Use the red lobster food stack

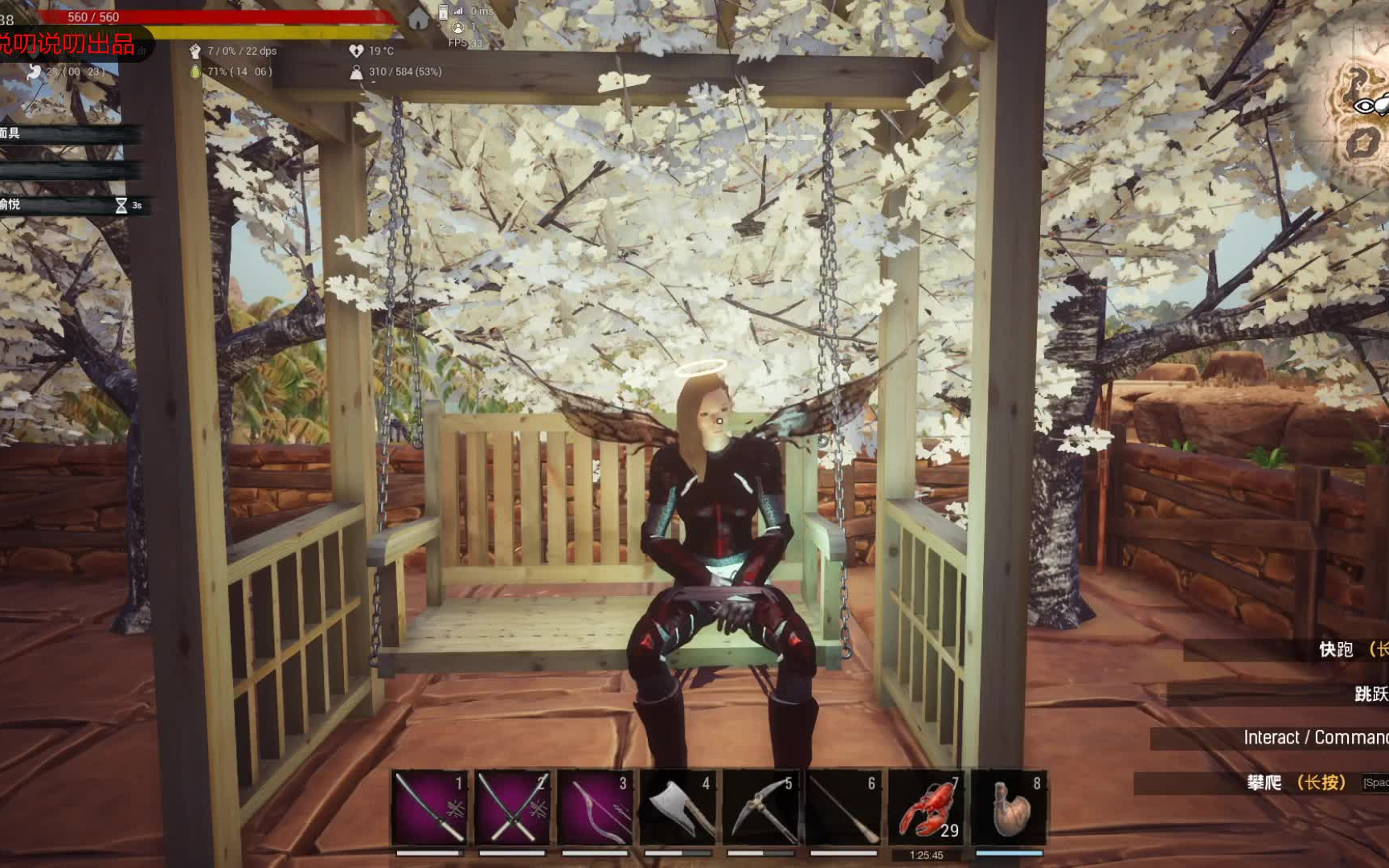click(x=926, y=807)
